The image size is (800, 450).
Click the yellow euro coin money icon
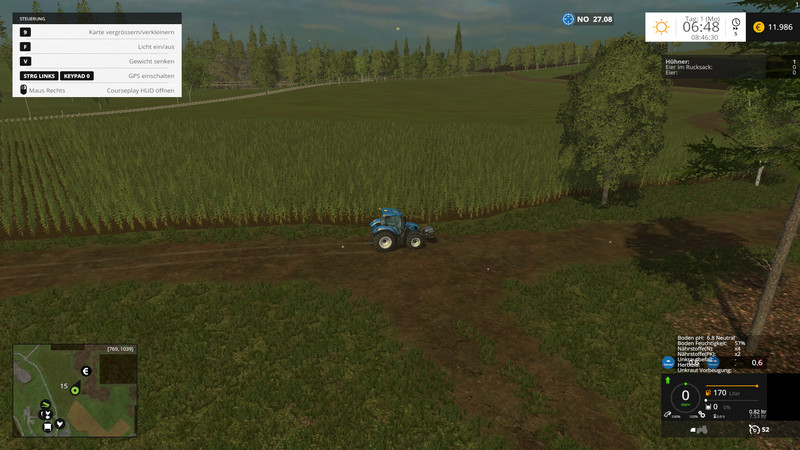[758, 27]
